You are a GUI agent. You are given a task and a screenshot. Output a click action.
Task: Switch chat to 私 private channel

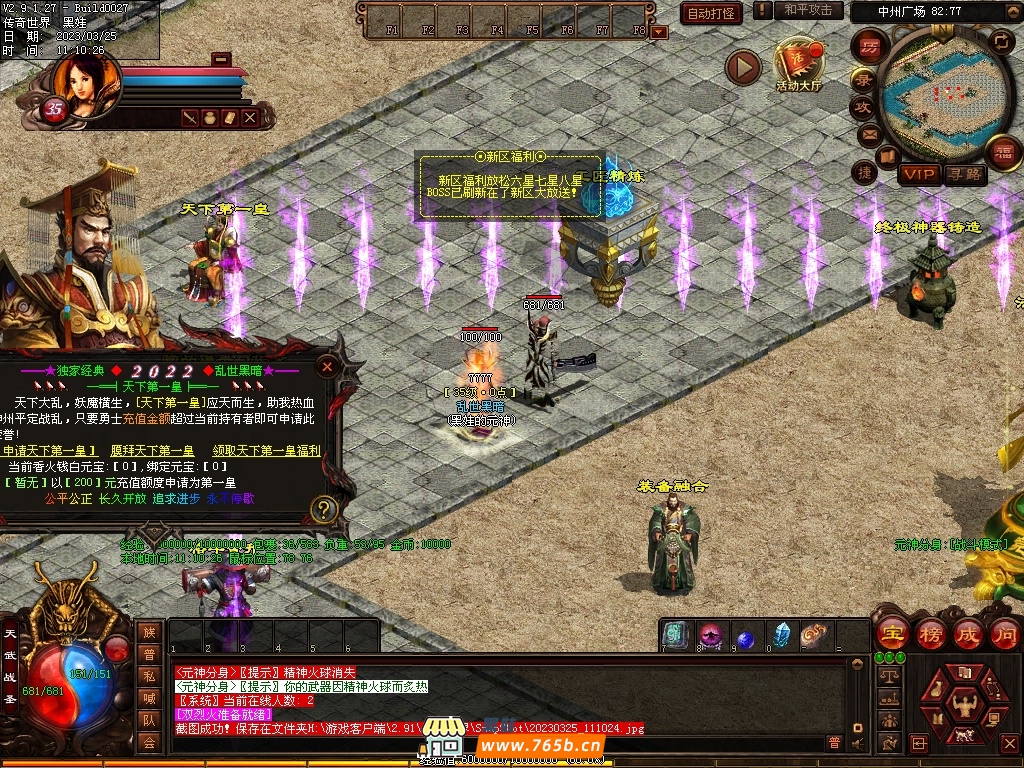pos(149,676)
